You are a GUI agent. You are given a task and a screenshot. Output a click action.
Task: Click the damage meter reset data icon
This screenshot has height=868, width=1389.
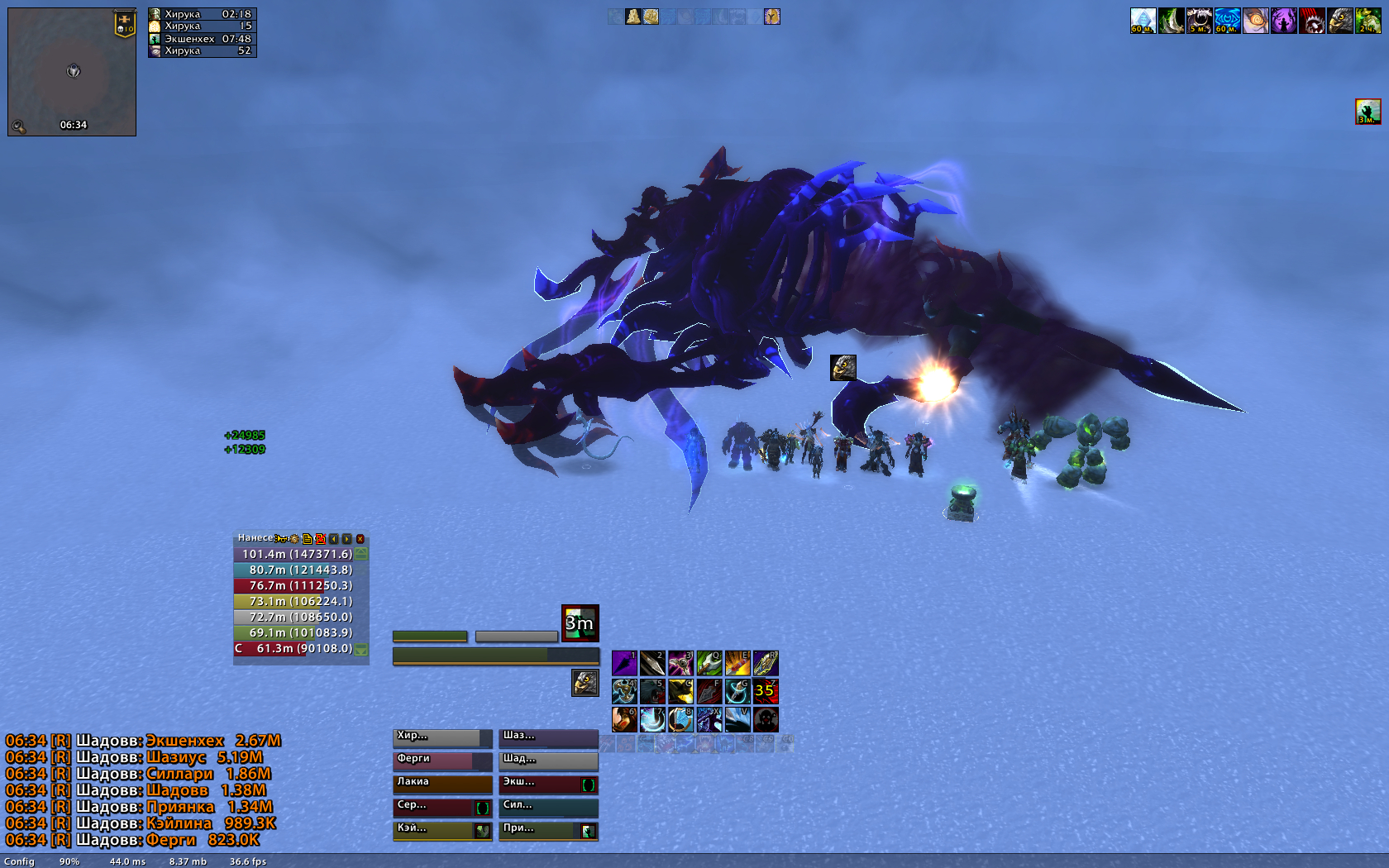pos(320,538)
